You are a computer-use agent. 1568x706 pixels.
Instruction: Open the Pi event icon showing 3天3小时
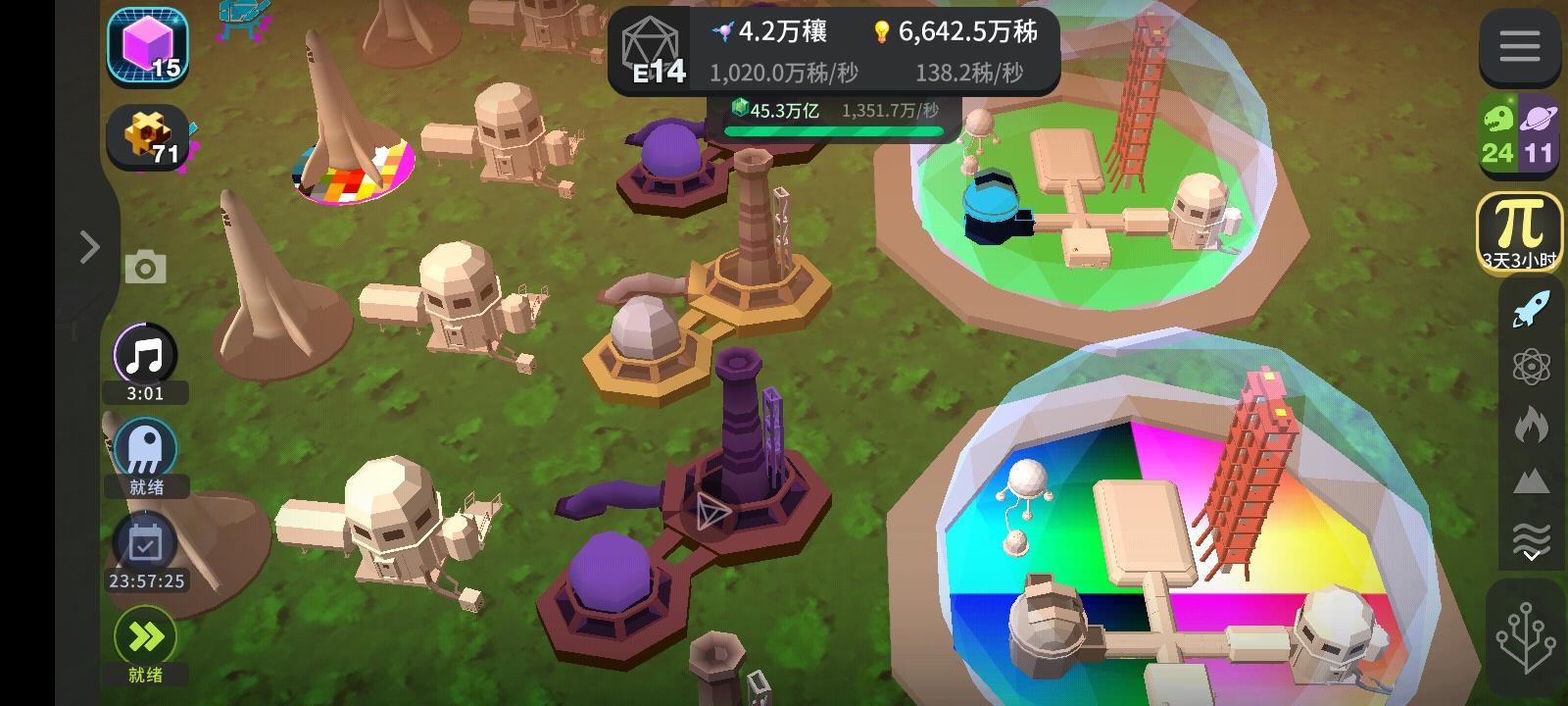coord(1518,232)
